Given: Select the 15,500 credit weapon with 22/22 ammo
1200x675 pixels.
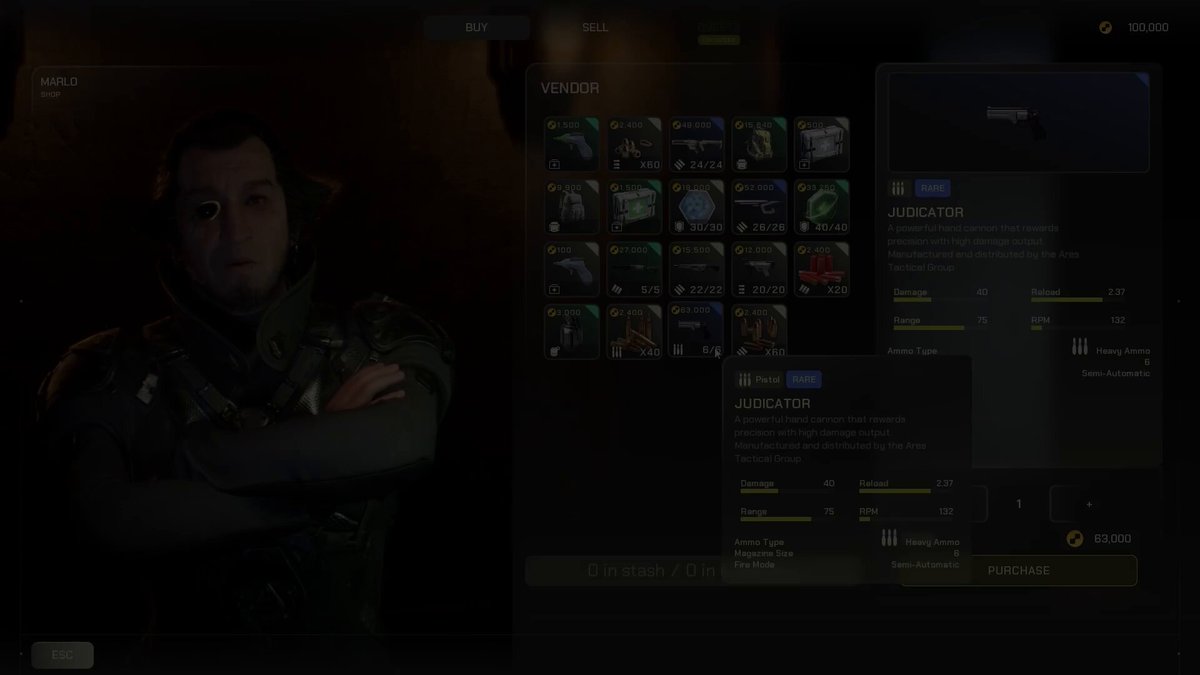Looking at the screenshot, I should click(x=697, y=268).
